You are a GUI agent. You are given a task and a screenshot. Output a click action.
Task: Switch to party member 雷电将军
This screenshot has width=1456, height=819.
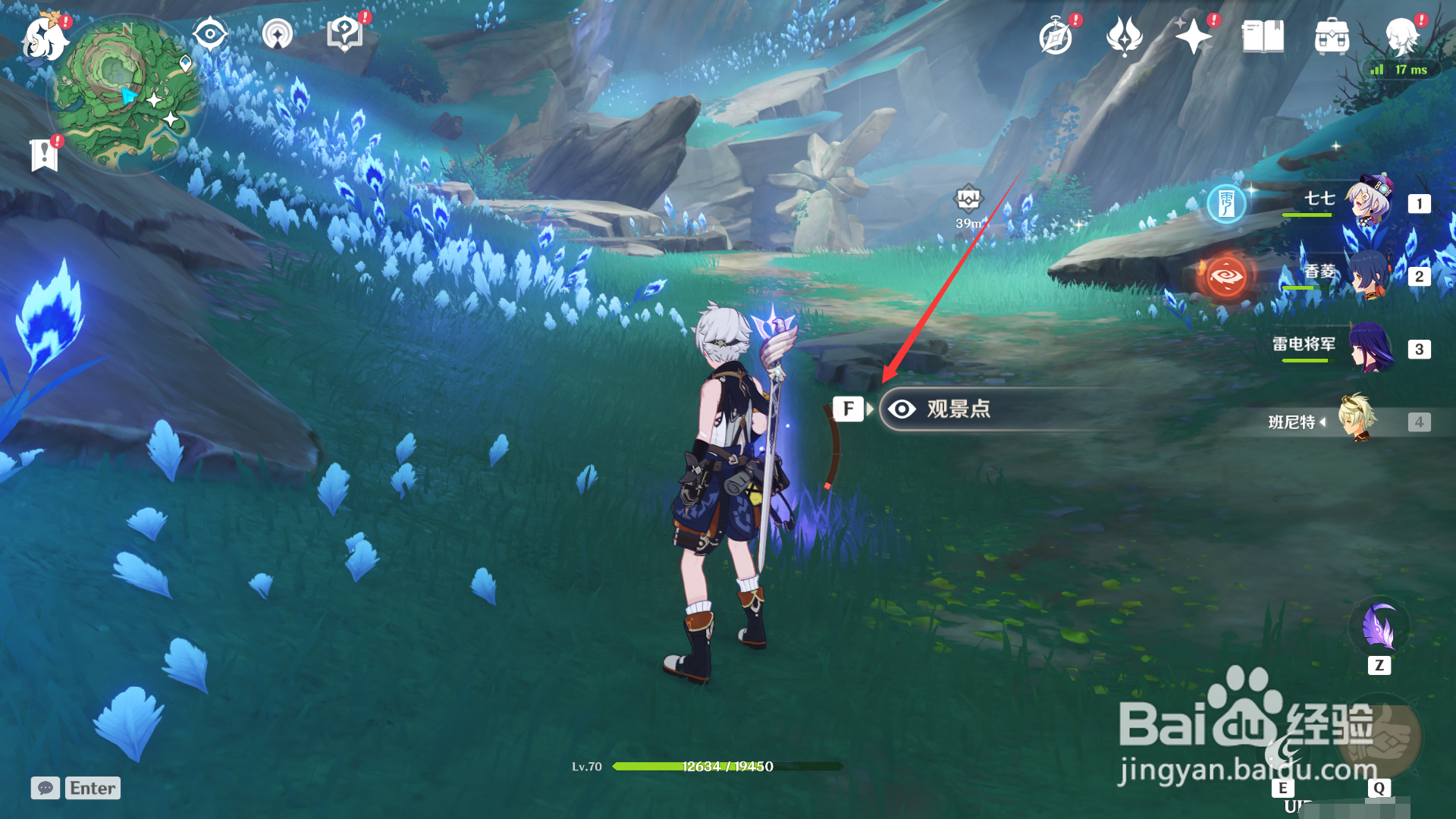pyautogui.click(x=1369, y=347)
